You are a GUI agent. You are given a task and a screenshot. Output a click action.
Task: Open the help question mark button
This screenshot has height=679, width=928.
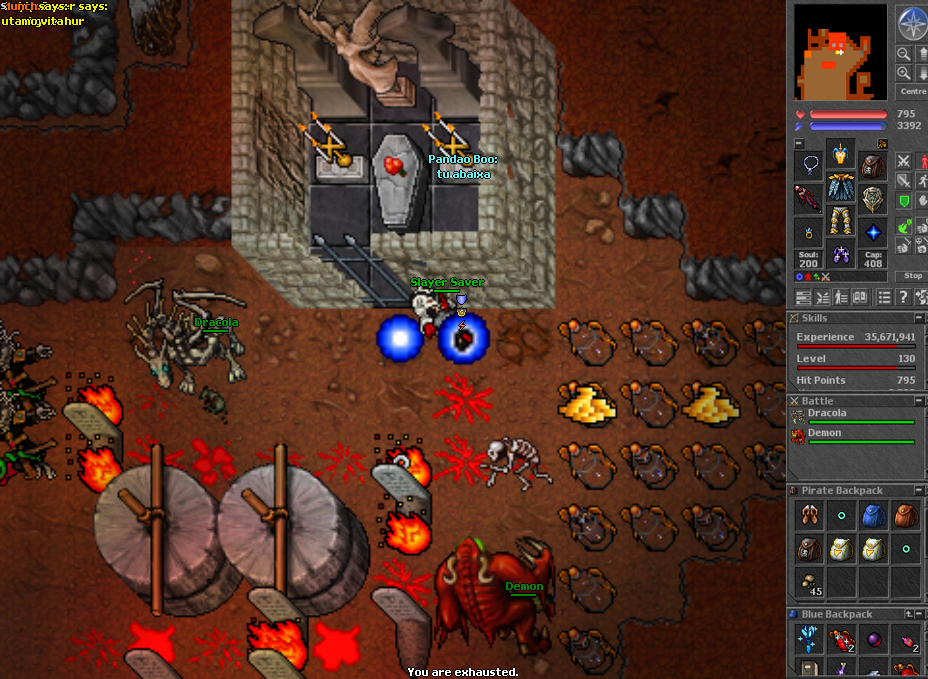point(903,297)
